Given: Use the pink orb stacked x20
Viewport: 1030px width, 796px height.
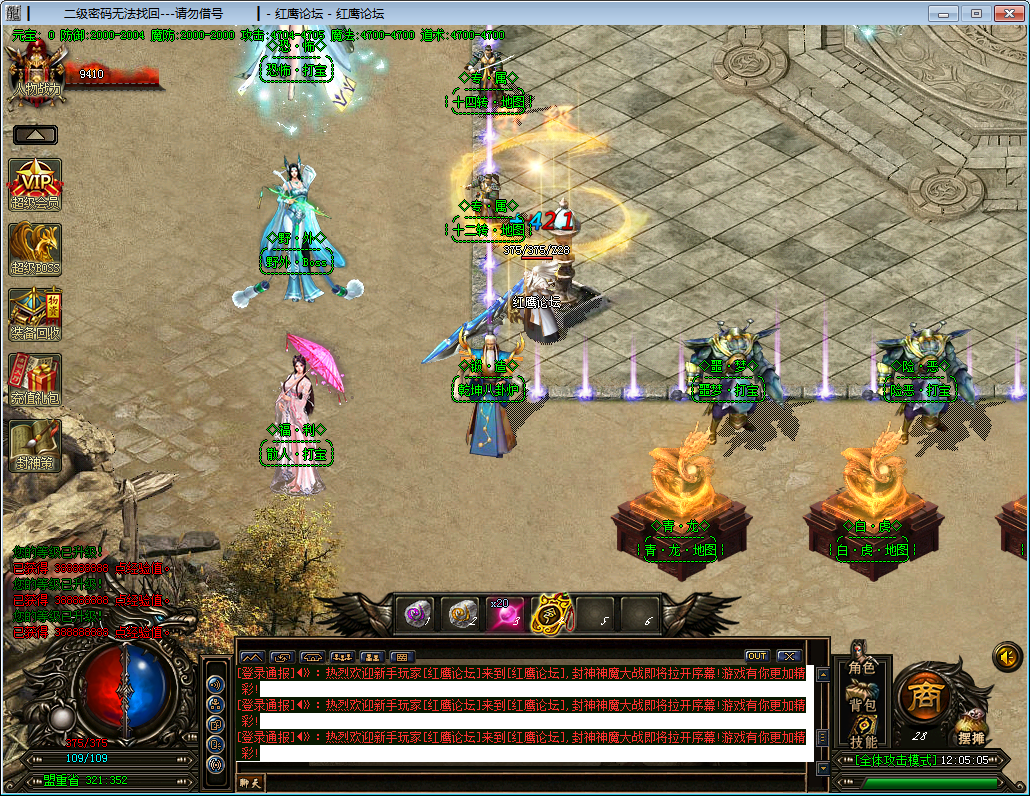Looking at the screenshot, I should tap(505, 612).
